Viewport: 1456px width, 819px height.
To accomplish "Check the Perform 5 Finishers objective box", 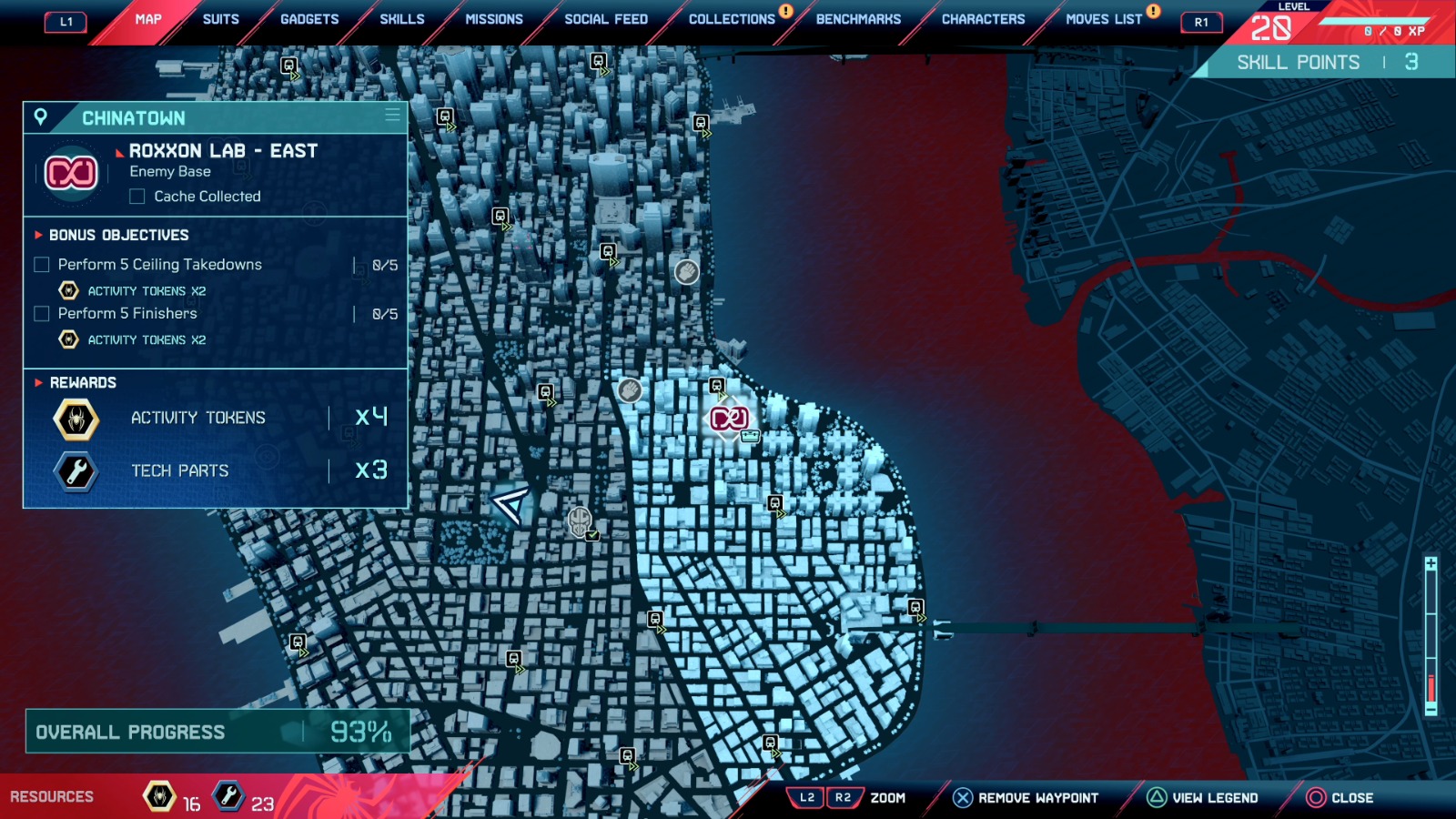I will pos(41,313).
